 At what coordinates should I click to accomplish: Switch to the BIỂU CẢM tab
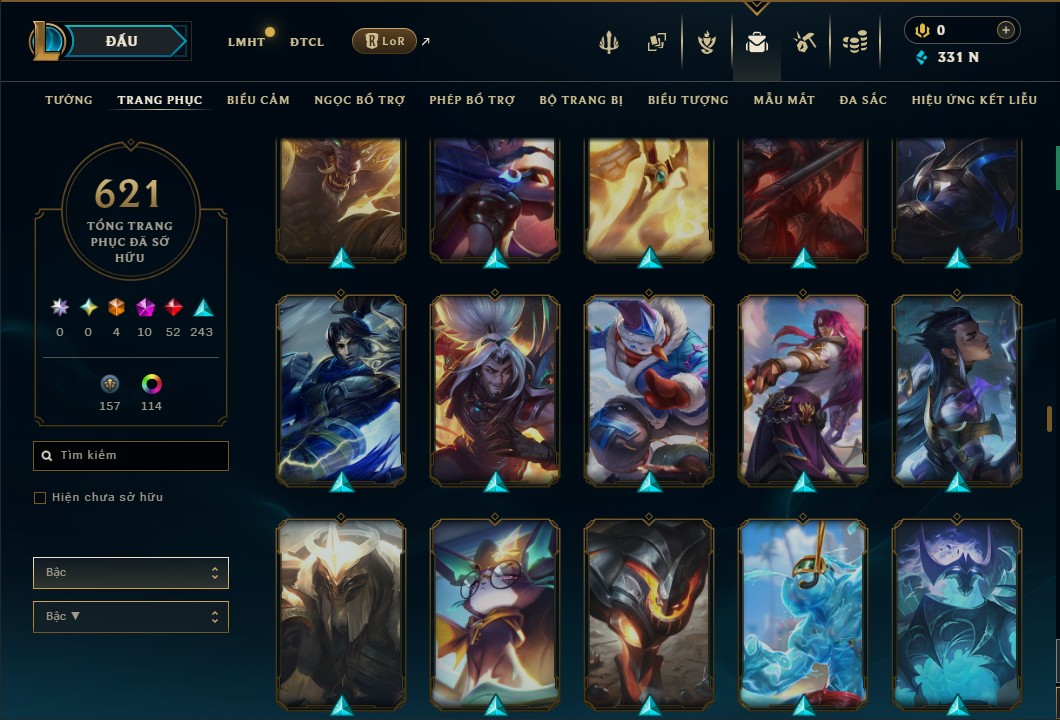(258, 100)
